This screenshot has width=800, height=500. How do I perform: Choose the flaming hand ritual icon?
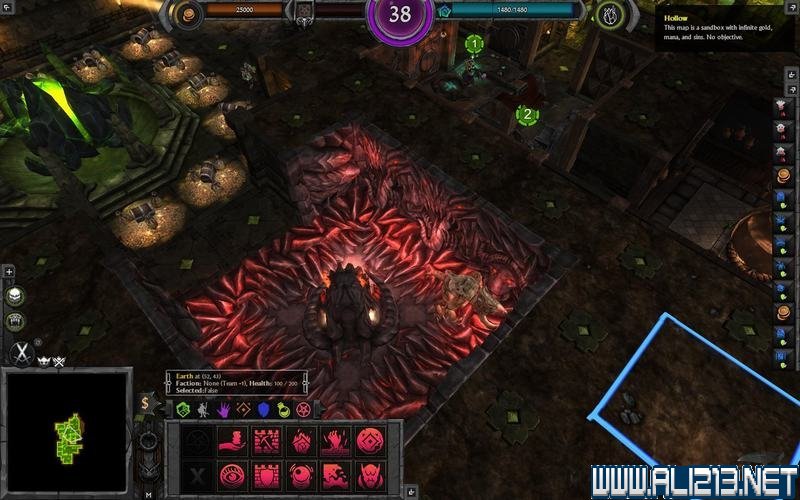point(335,441)
